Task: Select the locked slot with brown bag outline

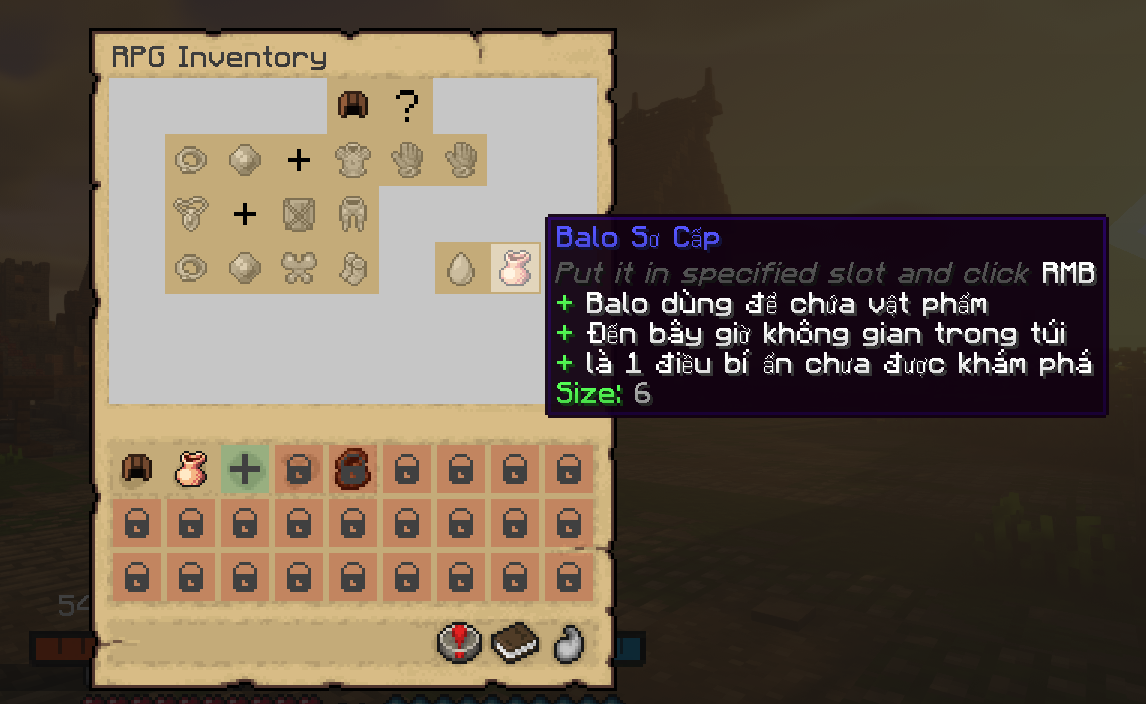Action: pyautogui.click(x=353, y=469)
